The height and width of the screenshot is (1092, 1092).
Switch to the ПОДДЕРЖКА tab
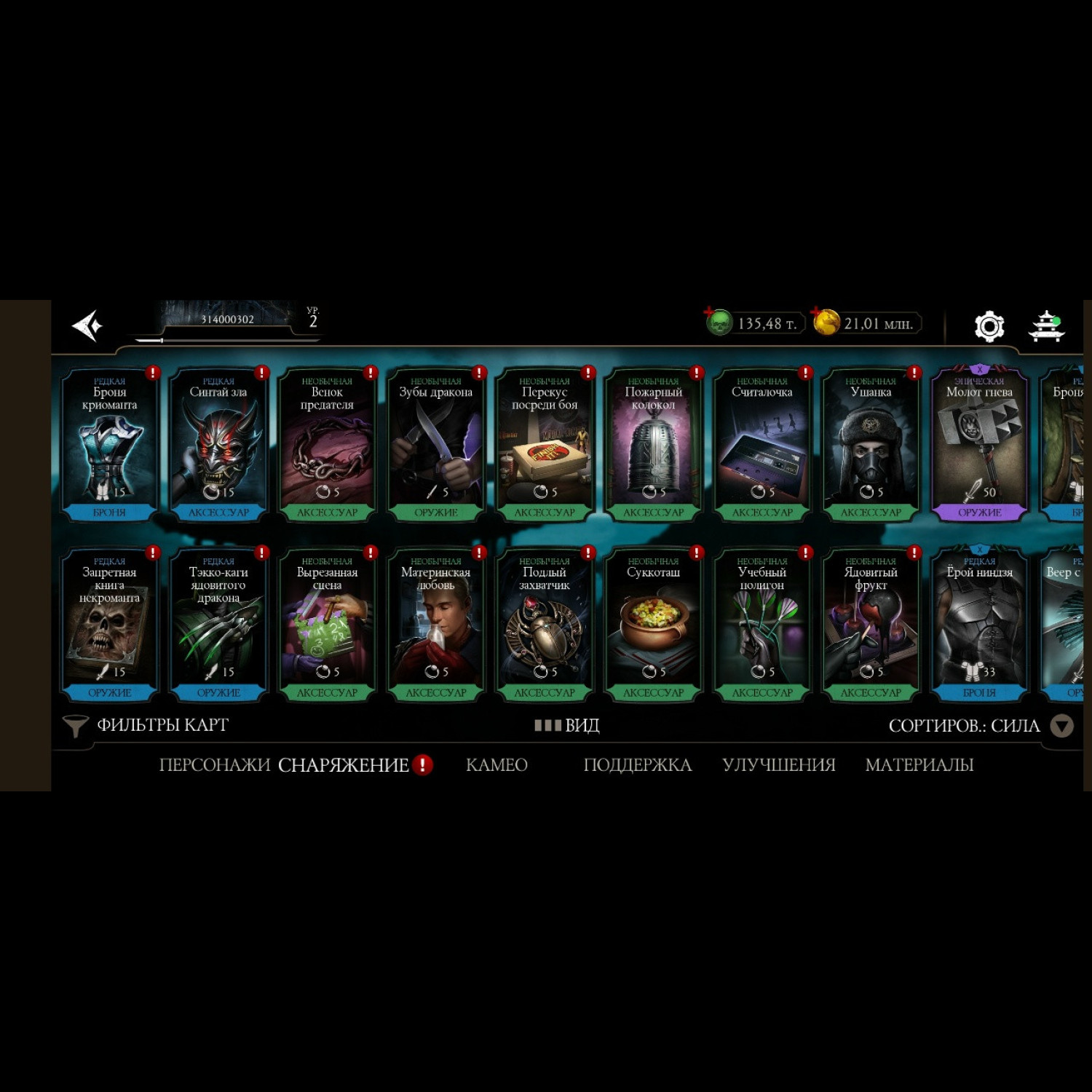[x=637, y=764]
